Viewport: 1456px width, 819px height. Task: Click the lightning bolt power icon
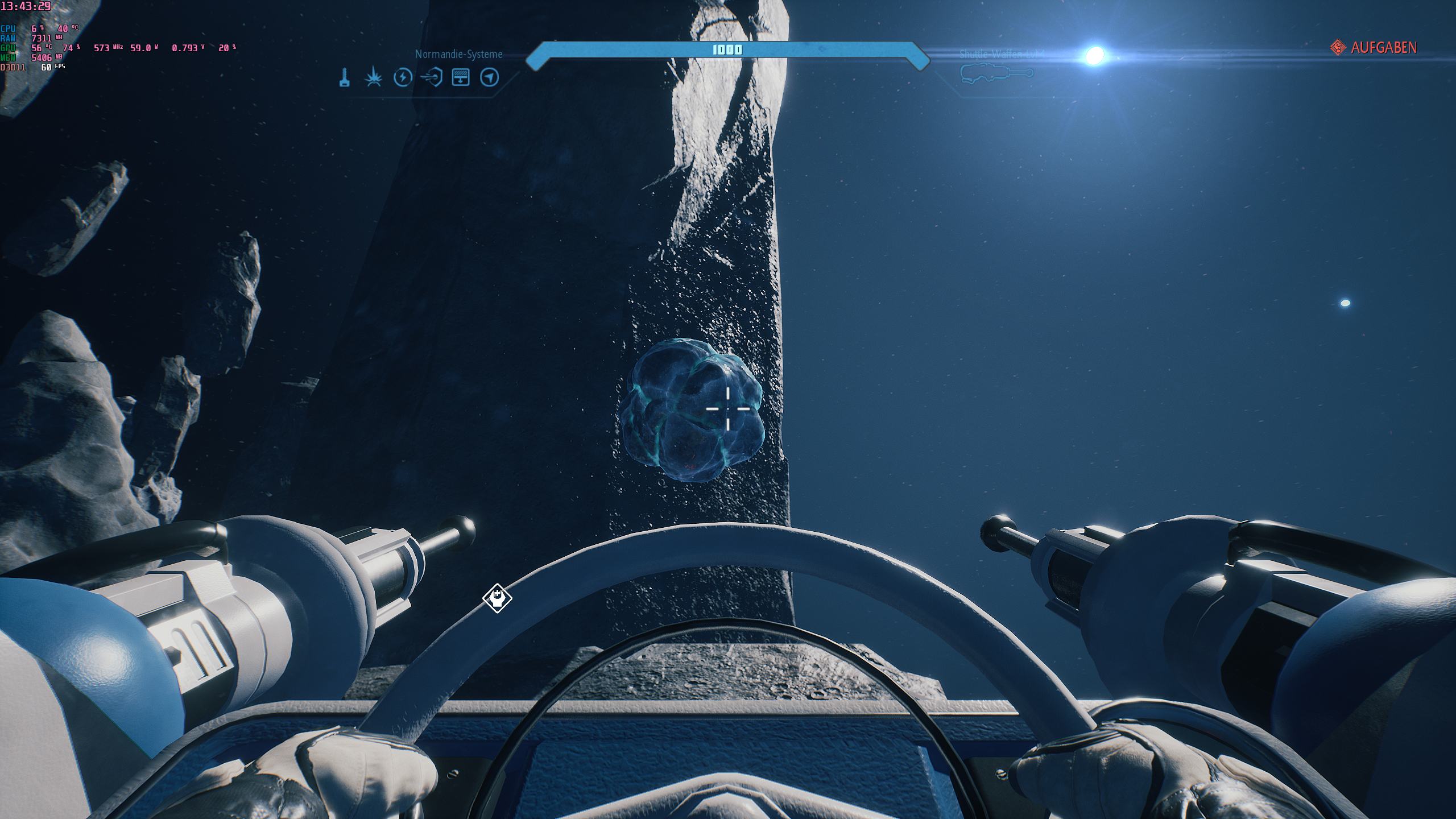click(x=403, y=77)
